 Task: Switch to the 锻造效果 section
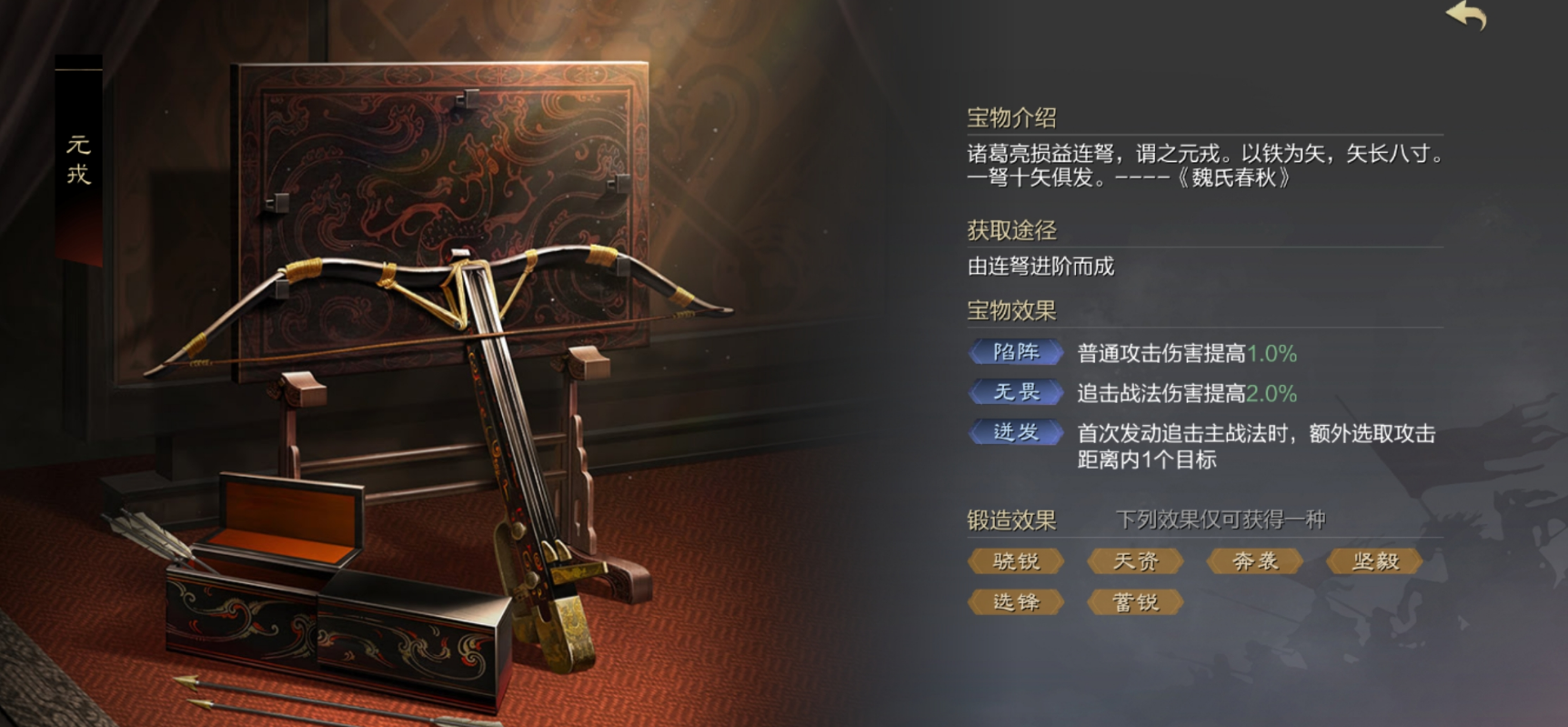pos(1010,519)
